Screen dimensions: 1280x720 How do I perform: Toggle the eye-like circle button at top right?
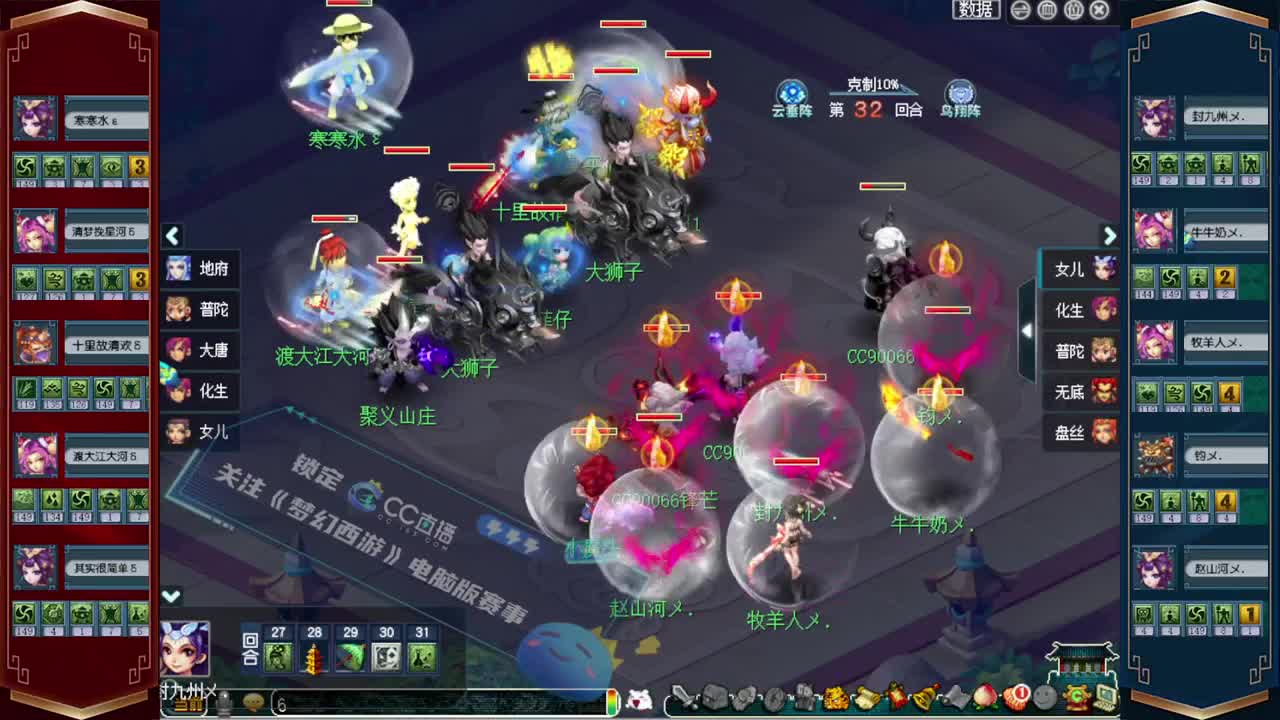pyautogui.click(x=1019, y=9)
